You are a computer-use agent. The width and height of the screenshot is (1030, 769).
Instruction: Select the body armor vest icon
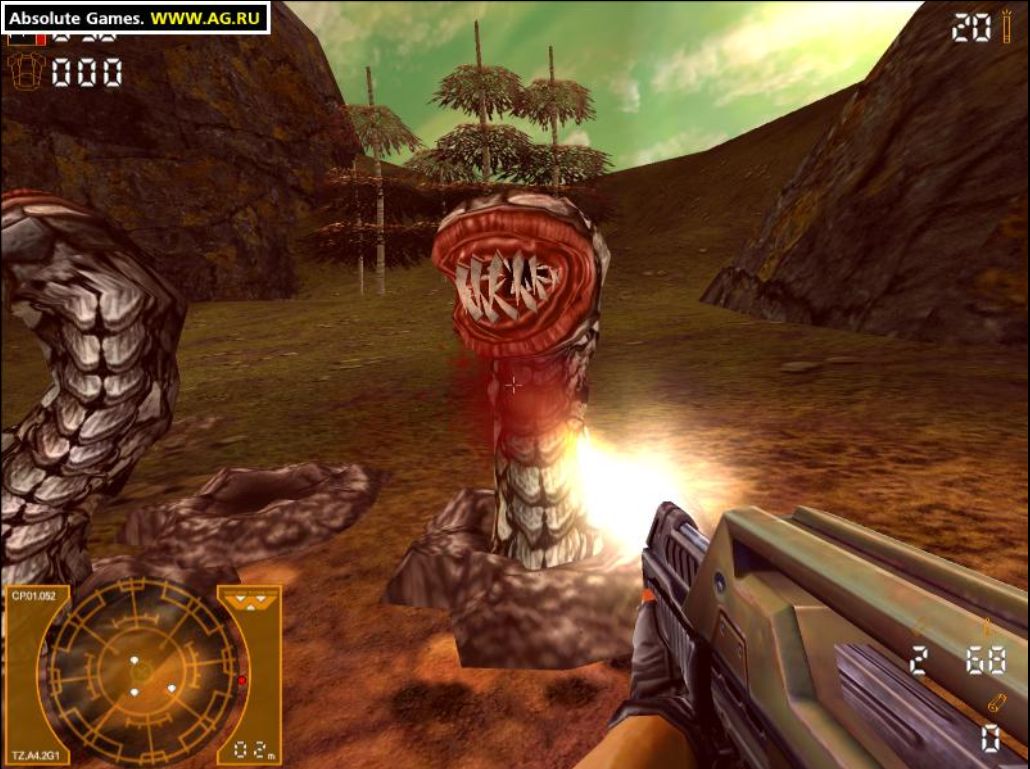pos(24,72)
